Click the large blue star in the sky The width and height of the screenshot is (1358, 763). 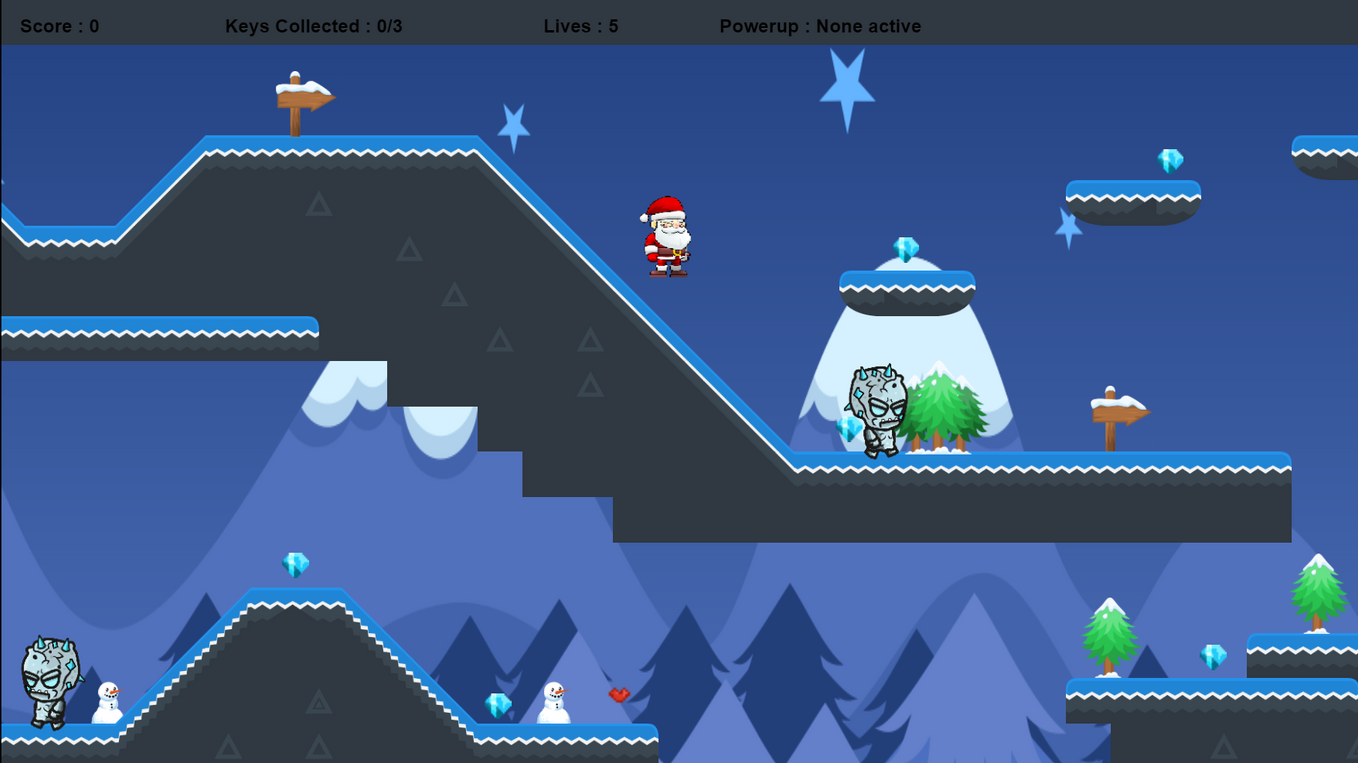click(x=849, y=85)
